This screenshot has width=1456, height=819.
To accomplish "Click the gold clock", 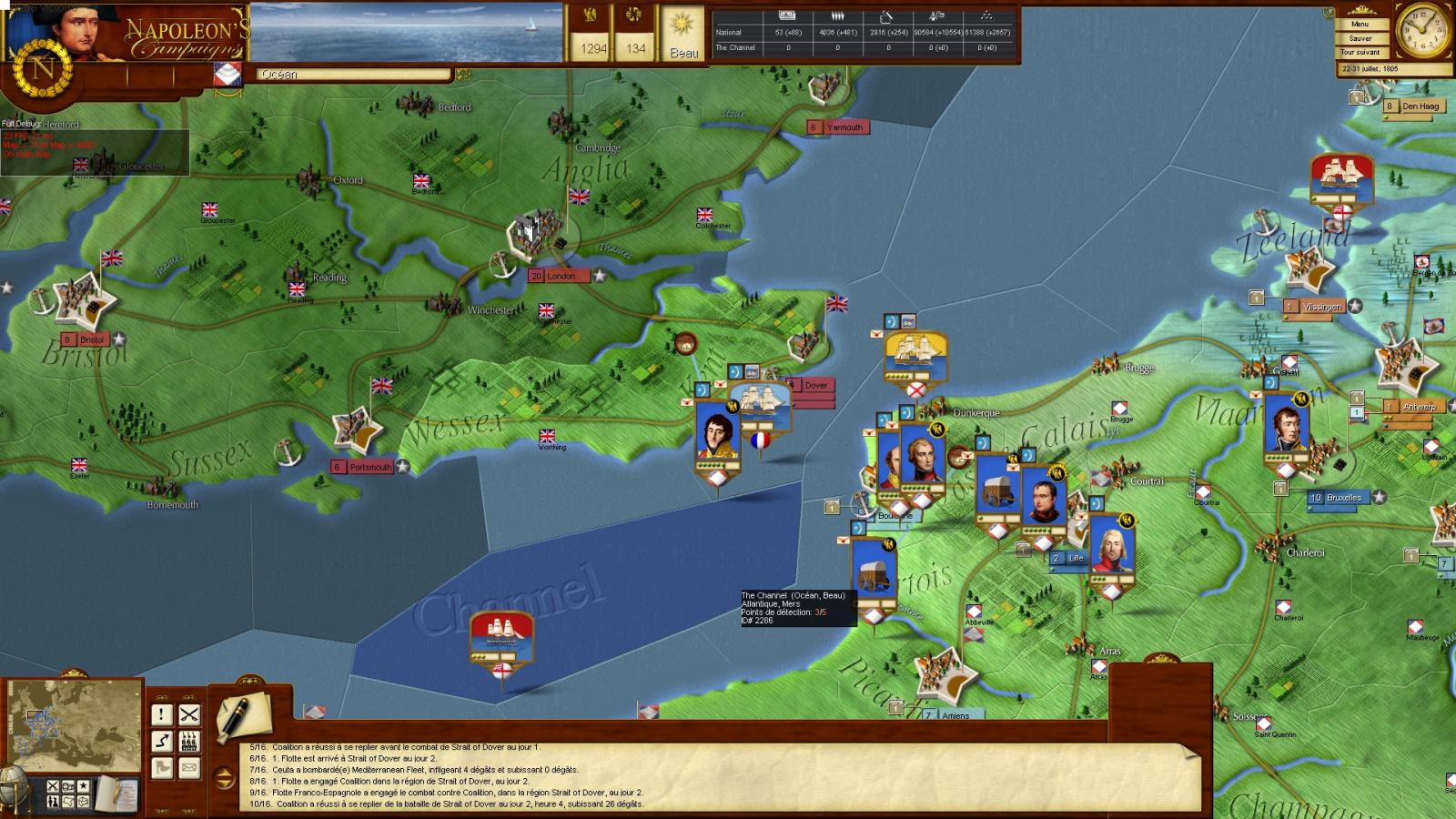I will coord(1422,31).
